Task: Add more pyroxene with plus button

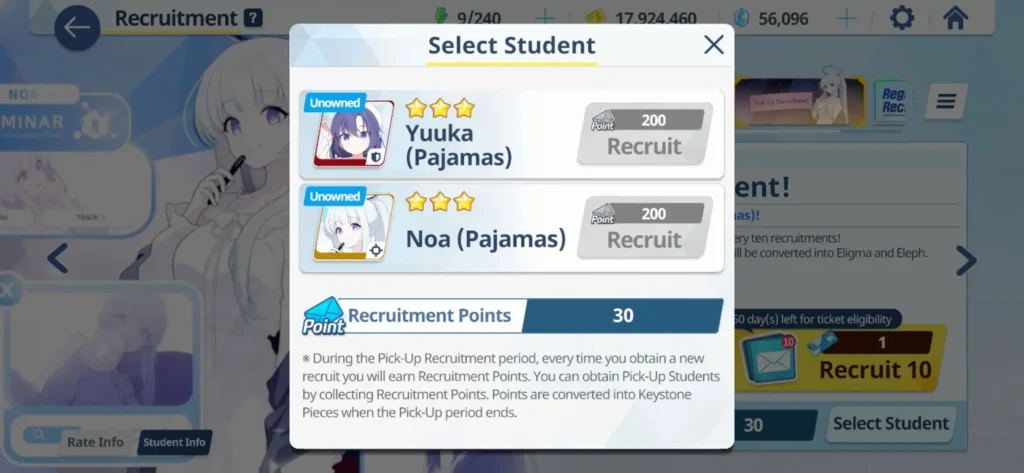Action: (846, 18)
